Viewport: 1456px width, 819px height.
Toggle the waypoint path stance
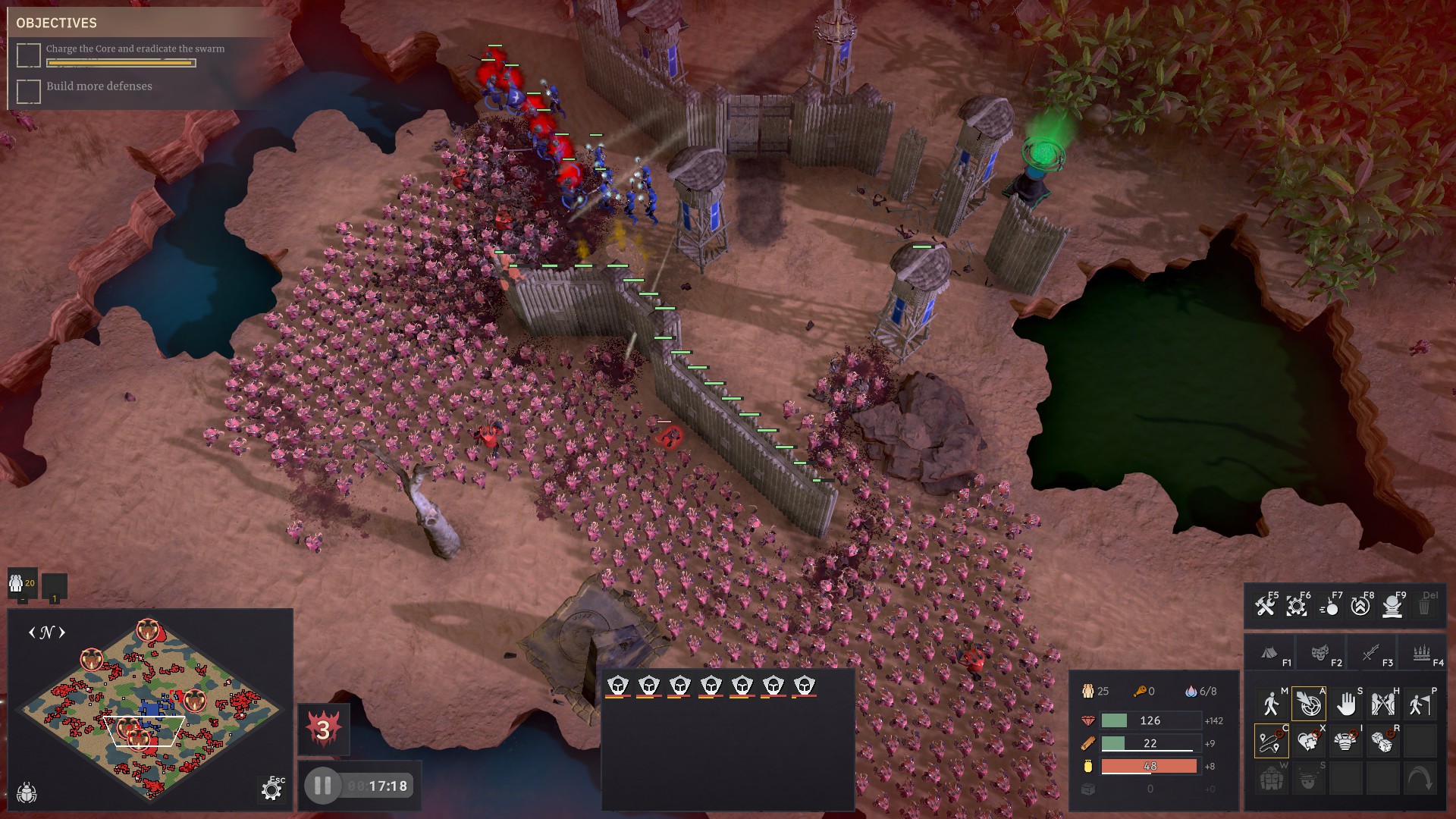[x=1271, y=742]
